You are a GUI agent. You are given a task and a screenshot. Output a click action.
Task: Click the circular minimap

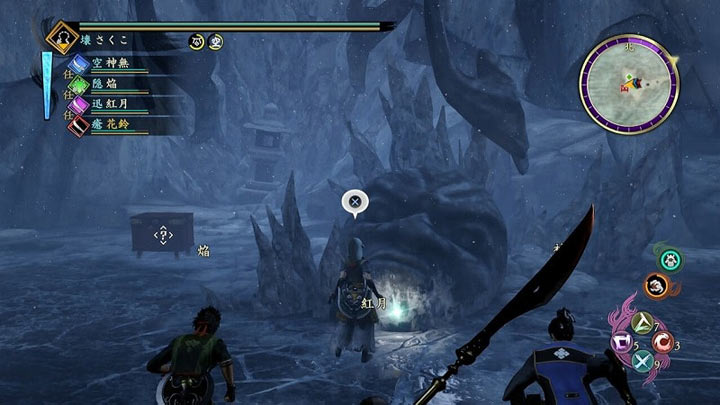pyautogui.click(x=629, y=84)
